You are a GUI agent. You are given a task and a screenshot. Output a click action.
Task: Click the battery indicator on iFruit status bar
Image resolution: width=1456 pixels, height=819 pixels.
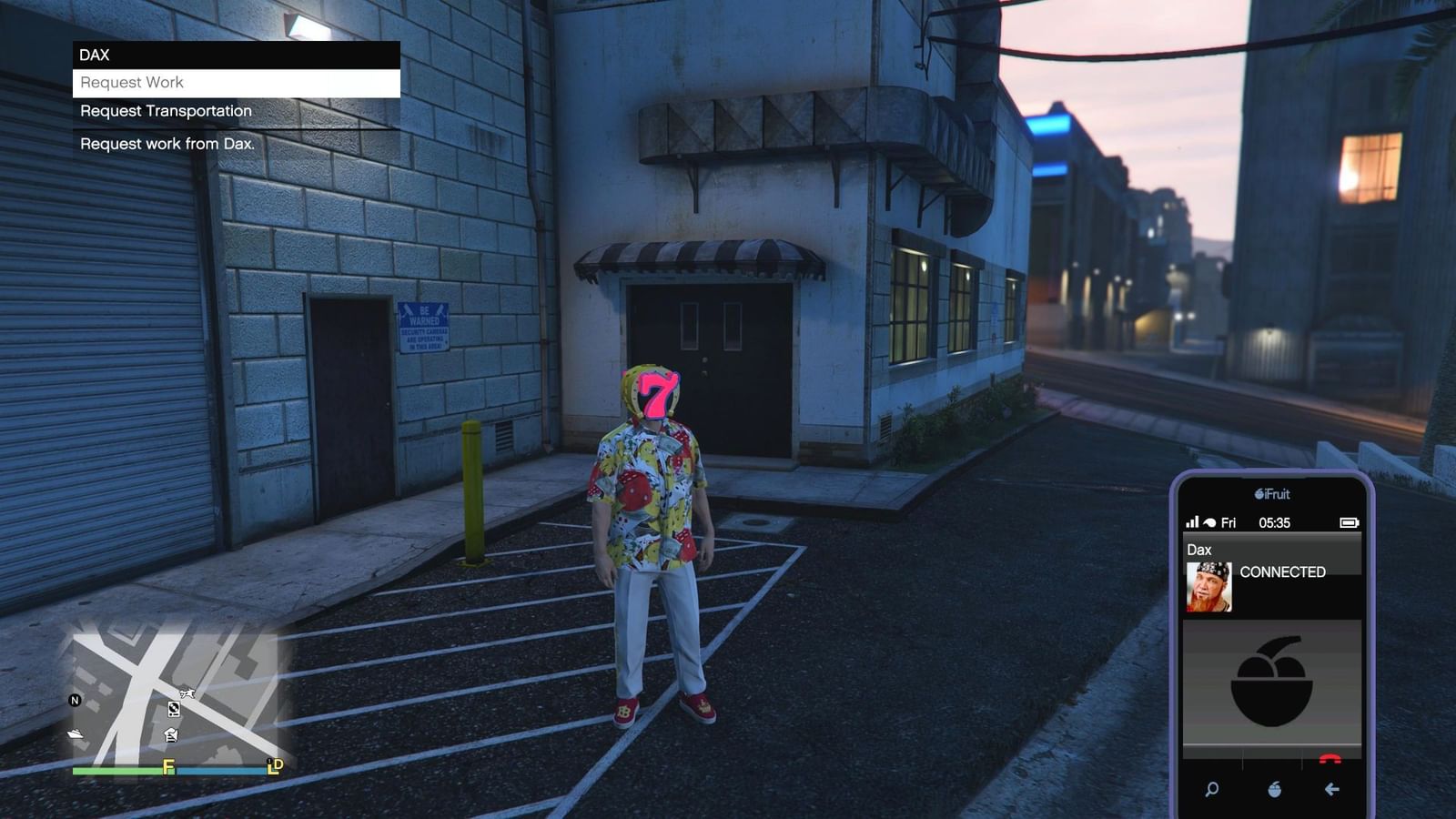click(1349, 522)
